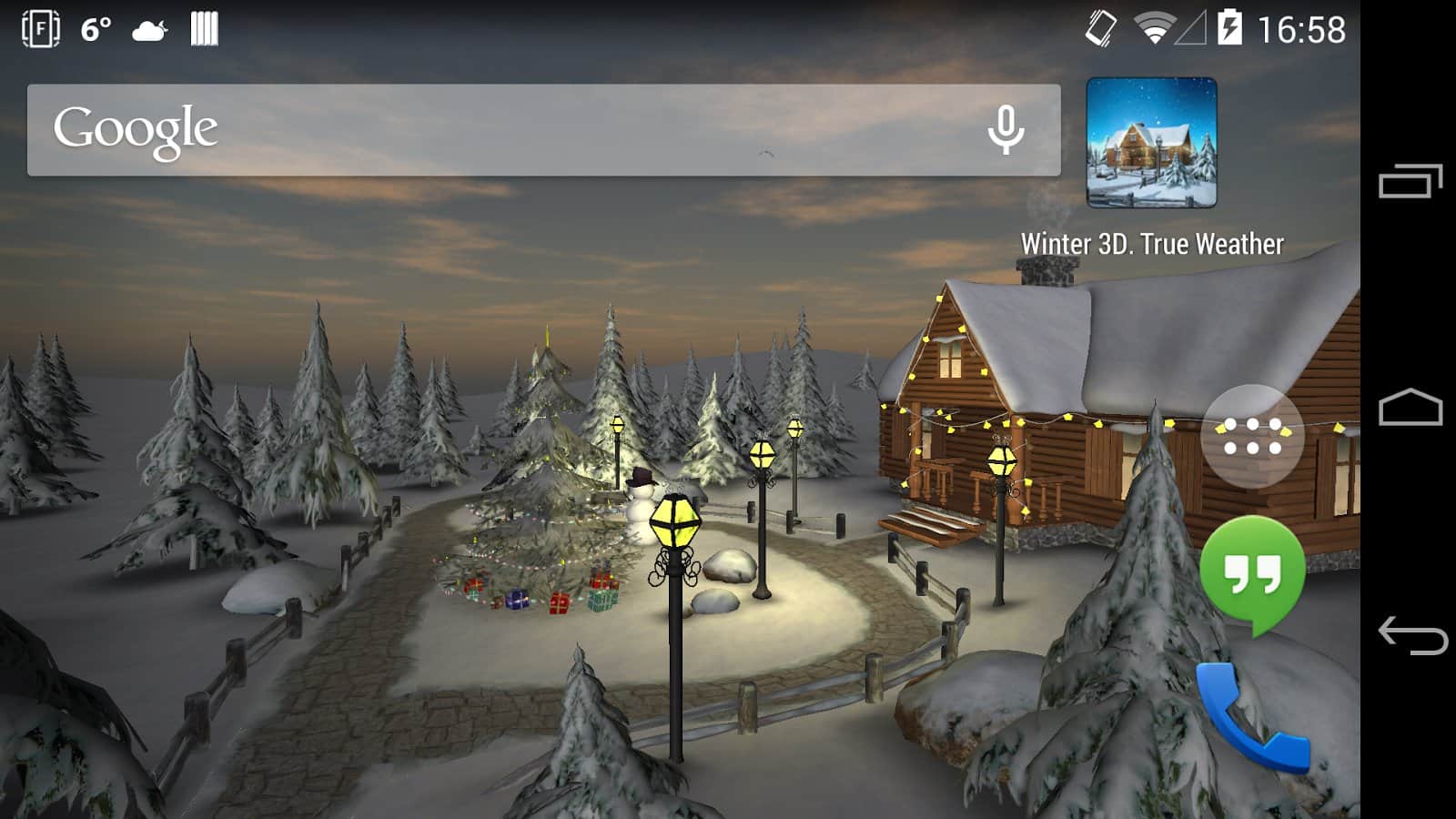Show recent apps
Screen dimensions: 1456x819
tap(1410, 181)
